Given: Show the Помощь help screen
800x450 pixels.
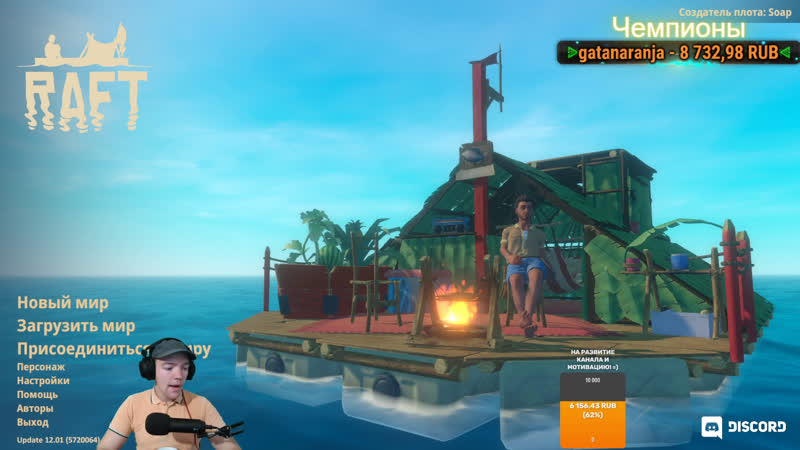Looking at the screenshot, I should tap(37, 394).
